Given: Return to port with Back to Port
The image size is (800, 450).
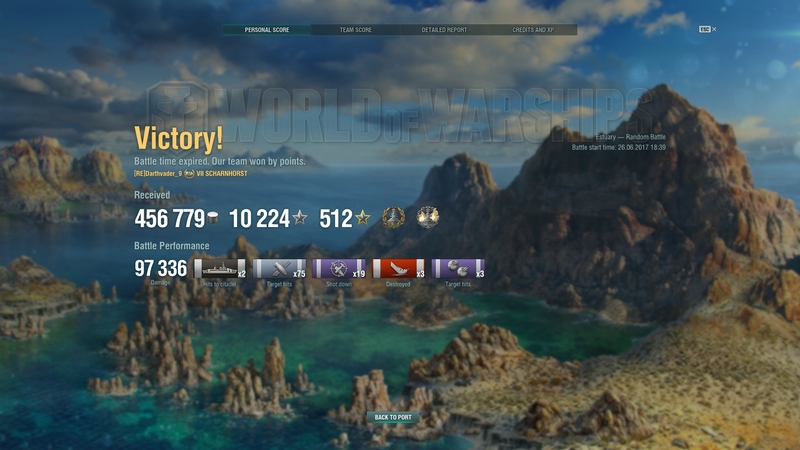Looking at the screenshot, I should [x=393, y=417].
